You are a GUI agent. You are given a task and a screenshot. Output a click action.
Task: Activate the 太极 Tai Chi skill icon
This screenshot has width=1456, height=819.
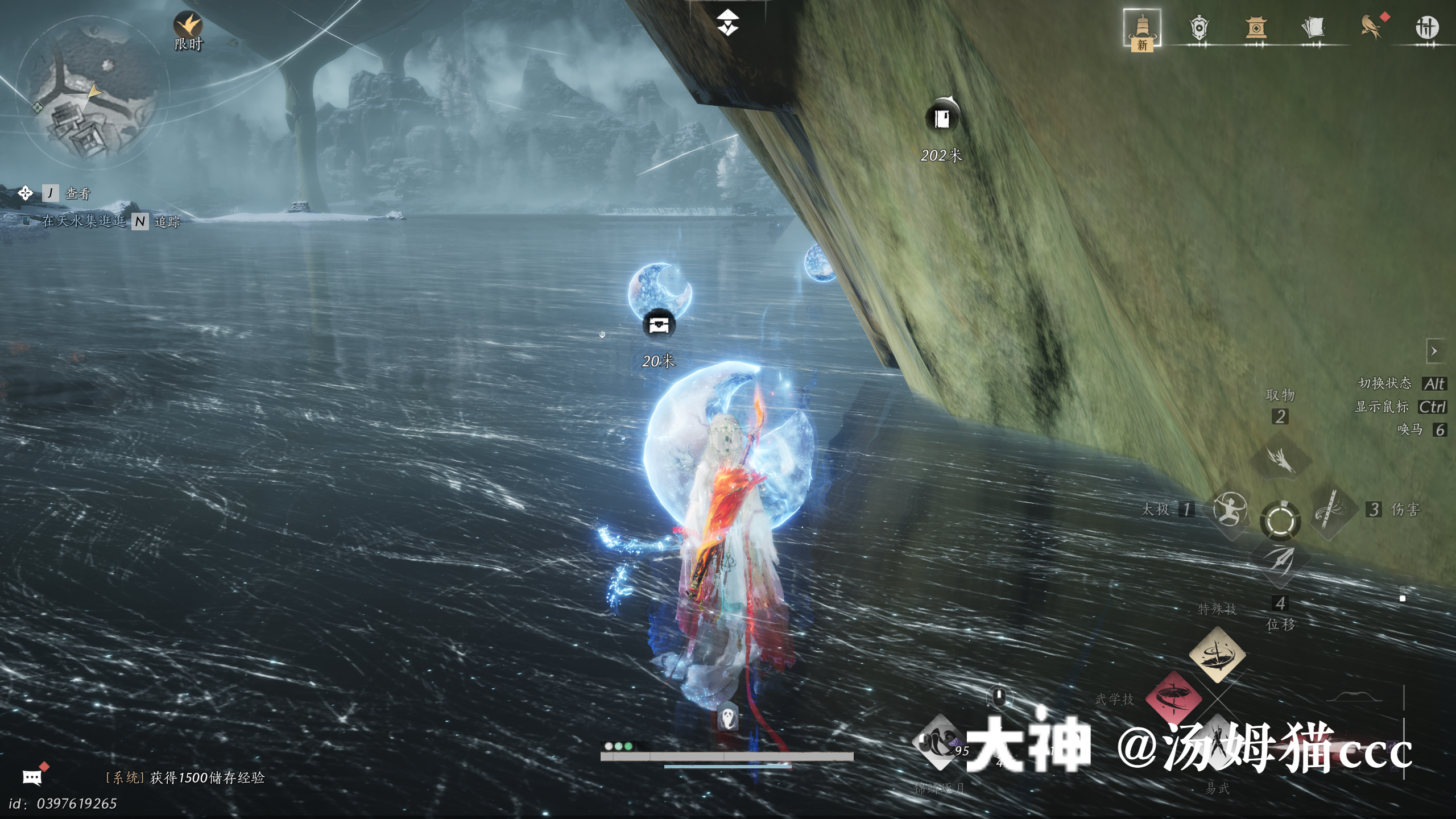coord(1230,509)
